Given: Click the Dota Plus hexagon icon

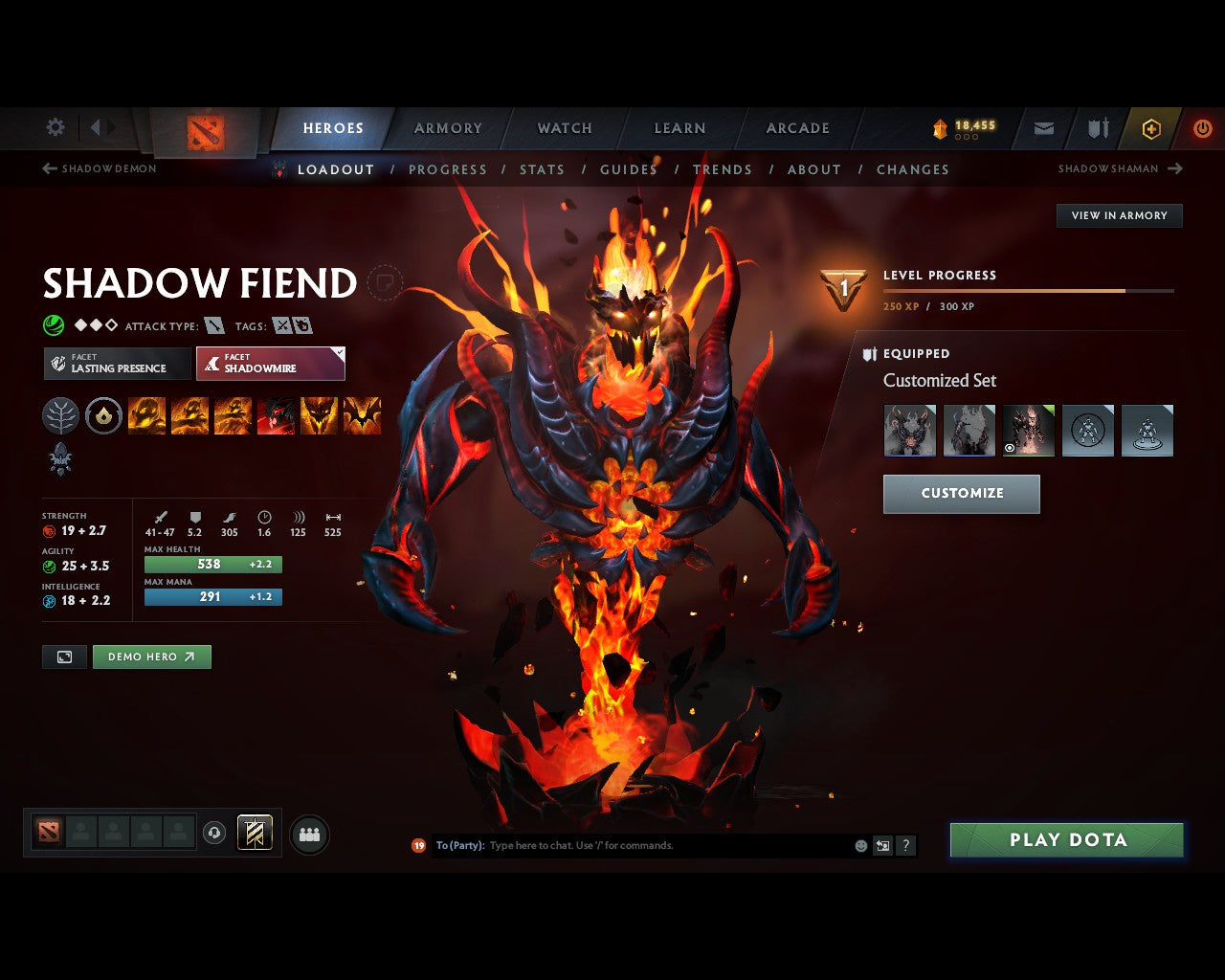Looking at the screenshot, I should click(x=1150, y=128).
